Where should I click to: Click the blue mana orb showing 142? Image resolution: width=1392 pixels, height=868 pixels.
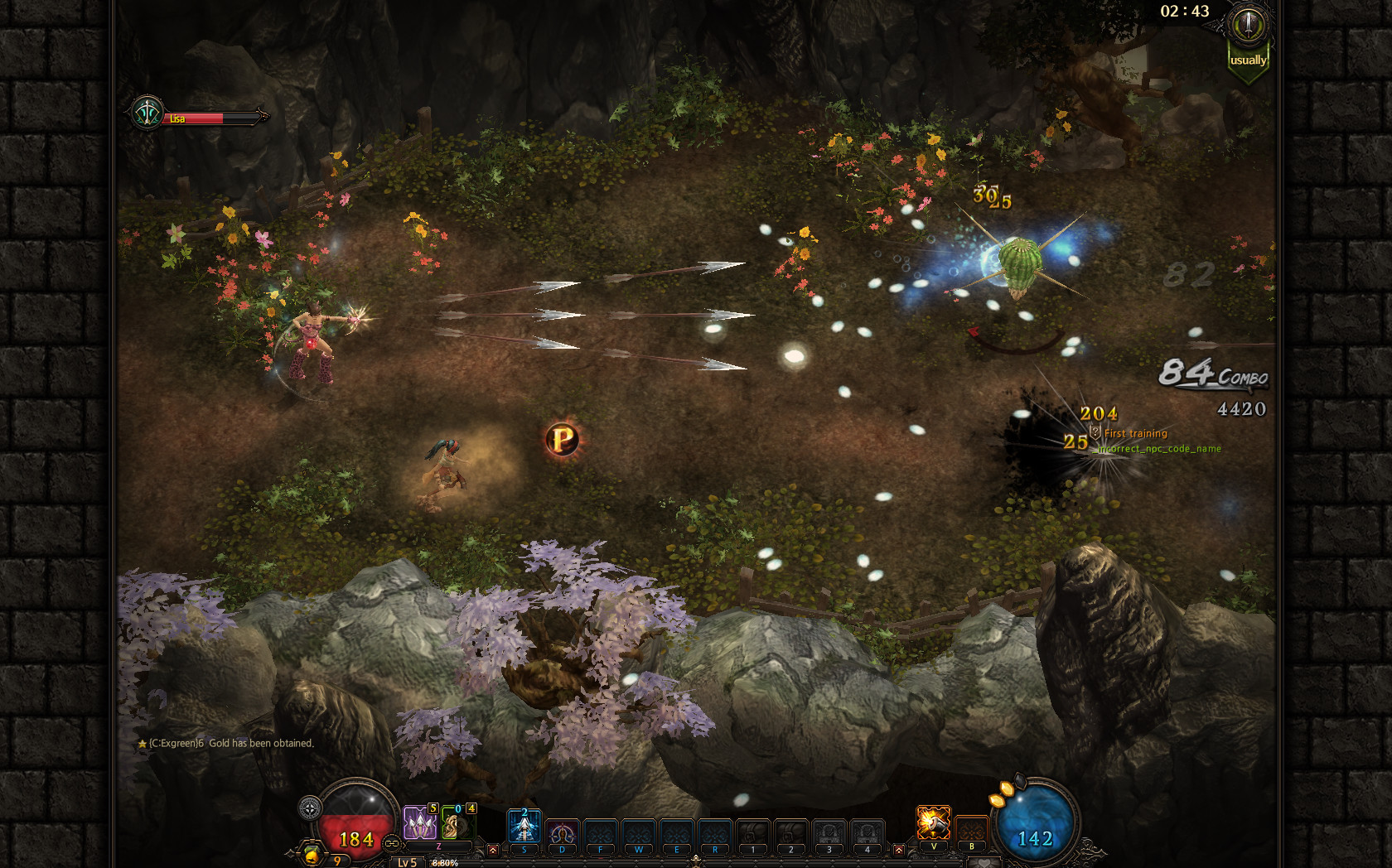click(x=1036, y=837)
